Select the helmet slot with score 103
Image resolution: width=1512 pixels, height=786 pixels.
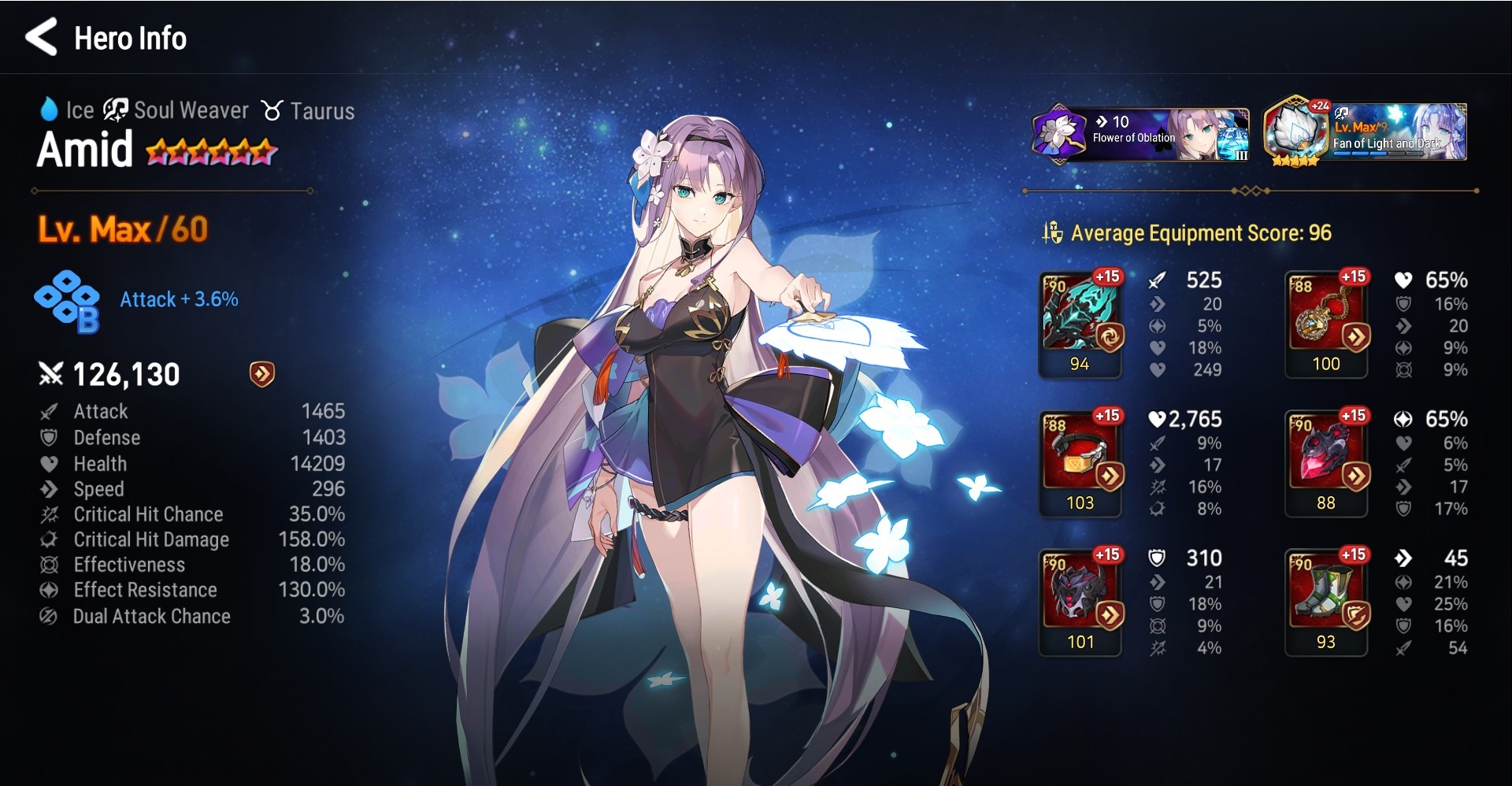[1080, 463]
